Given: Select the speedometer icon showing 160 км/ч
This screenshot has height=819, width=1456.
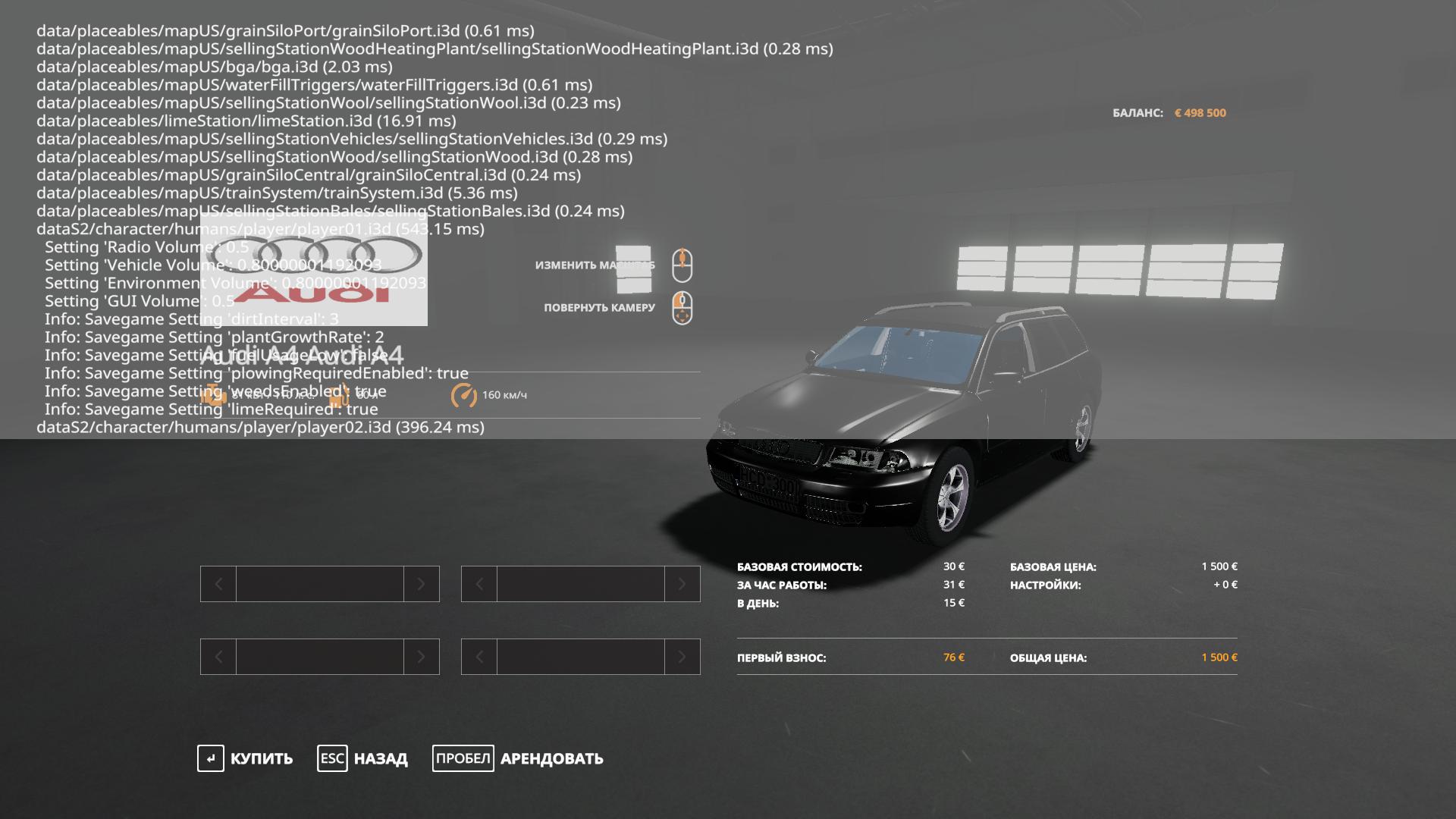Looking at the screenshot, I should [x=464, y=394].
